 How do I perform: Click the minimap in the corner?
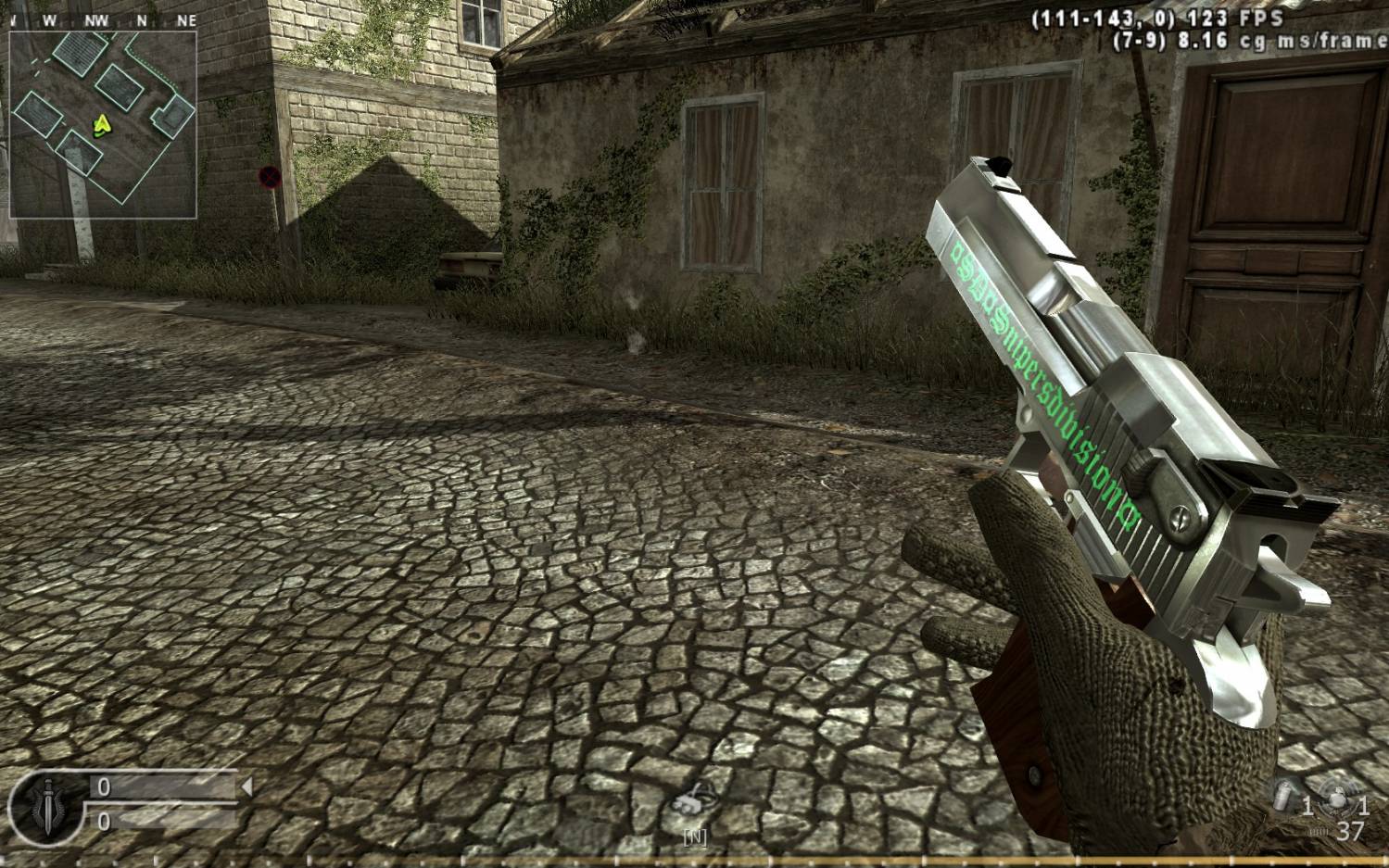coord(103,124)
